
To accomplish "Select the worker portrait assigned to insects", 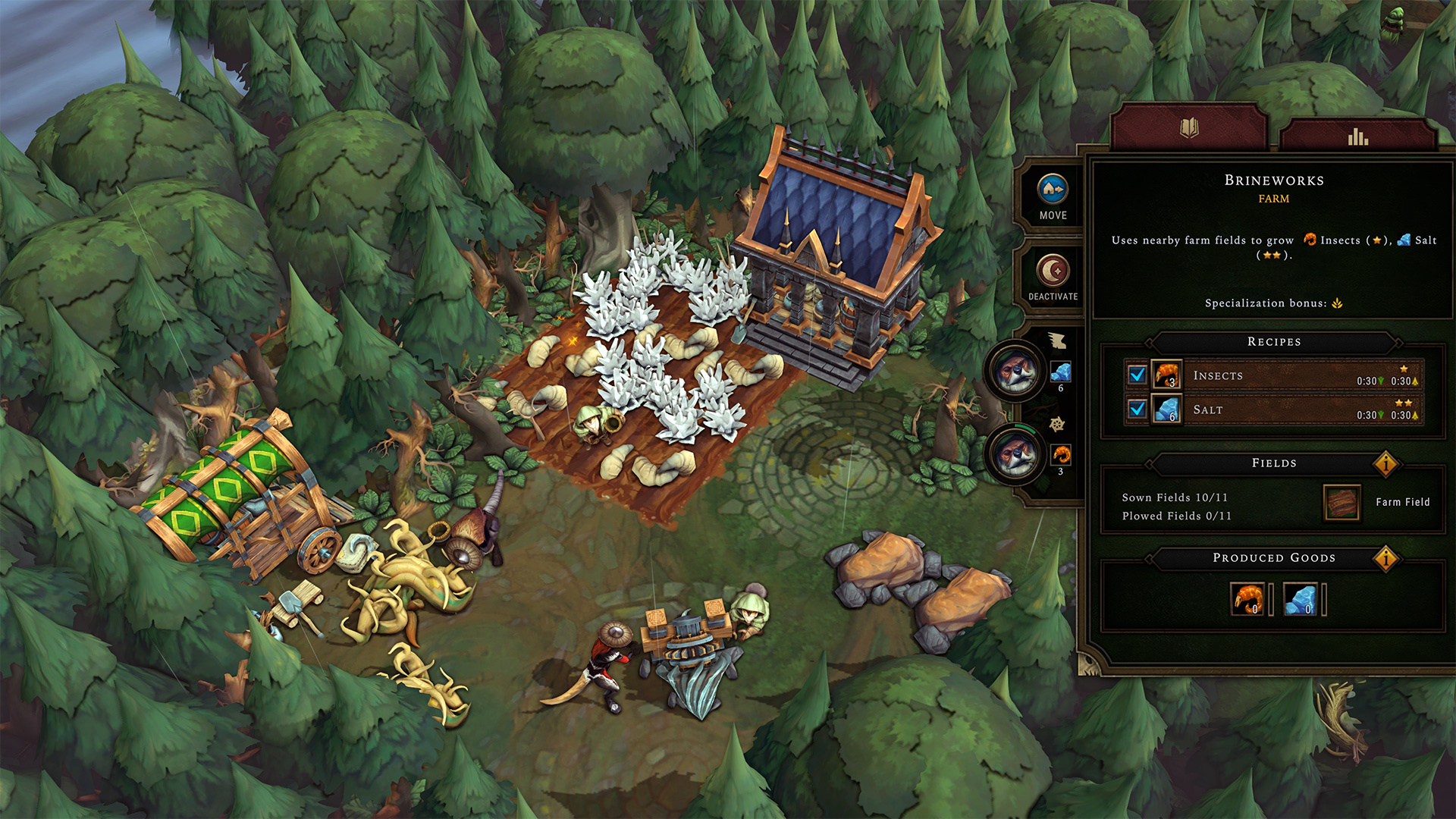I will click(x=1015, y=455).
